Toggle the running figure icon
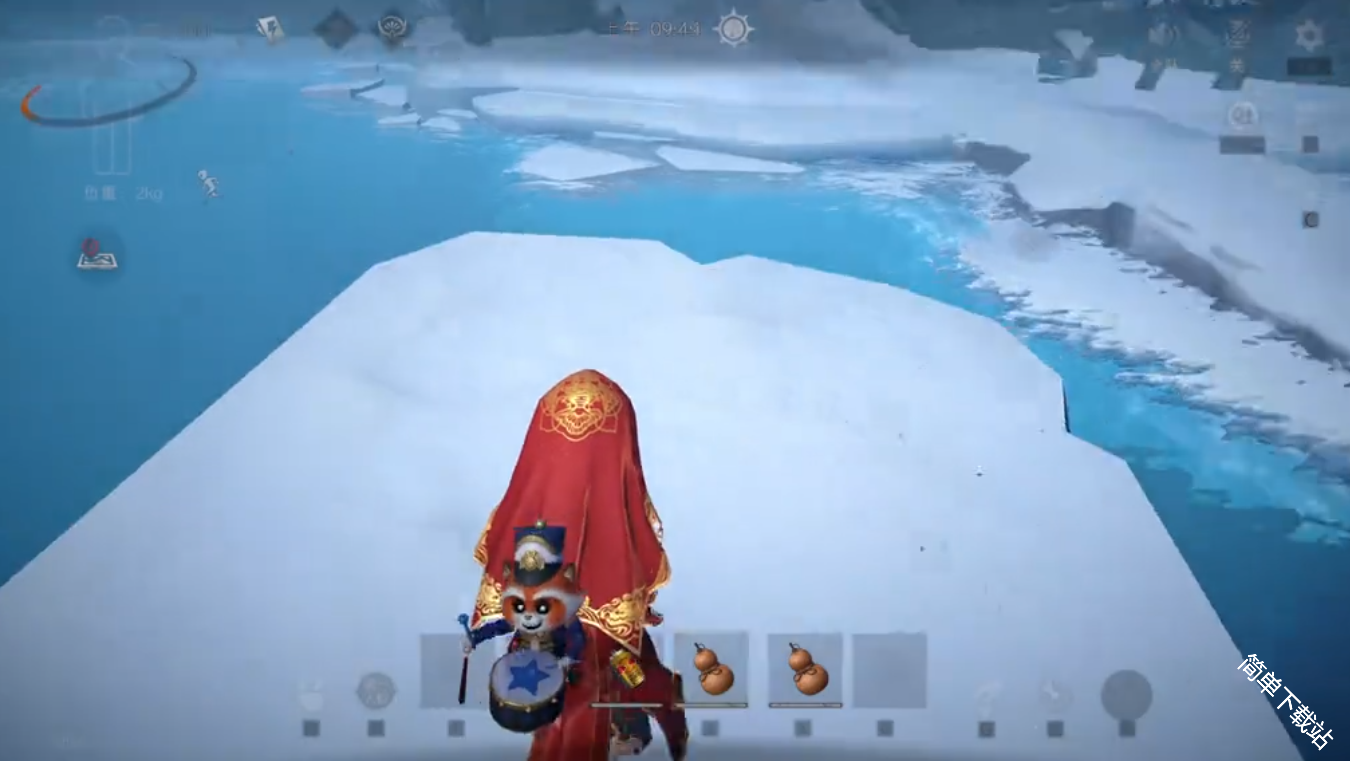This screenshot has height=761, width=1350. tap(208, 184)
